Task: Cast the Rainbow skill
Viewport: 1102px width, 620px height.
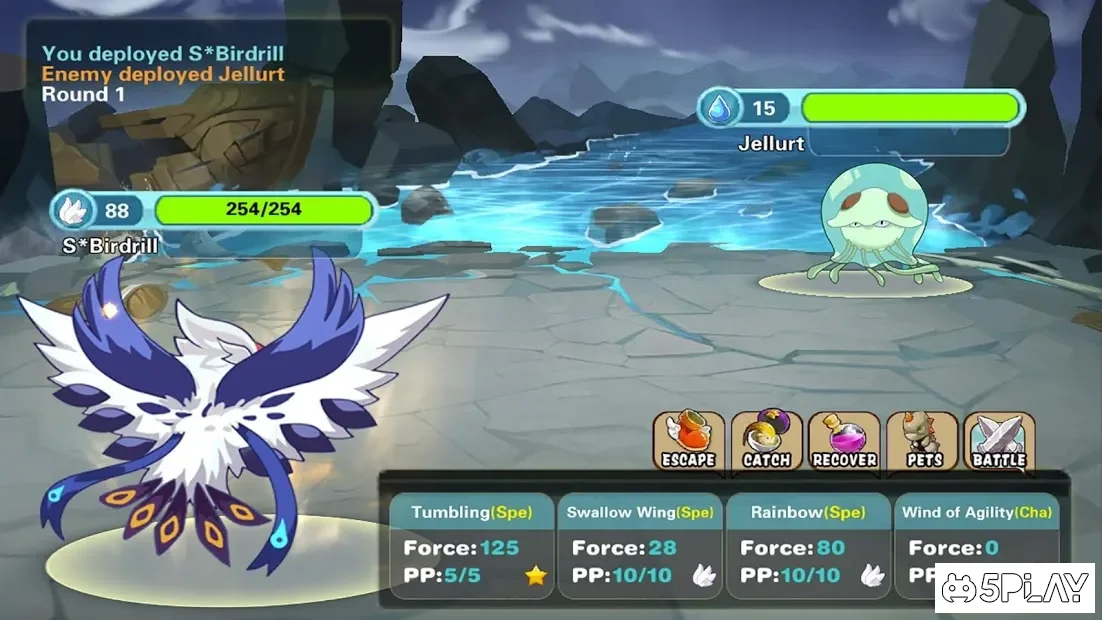Action: click(x=808, y=546)
